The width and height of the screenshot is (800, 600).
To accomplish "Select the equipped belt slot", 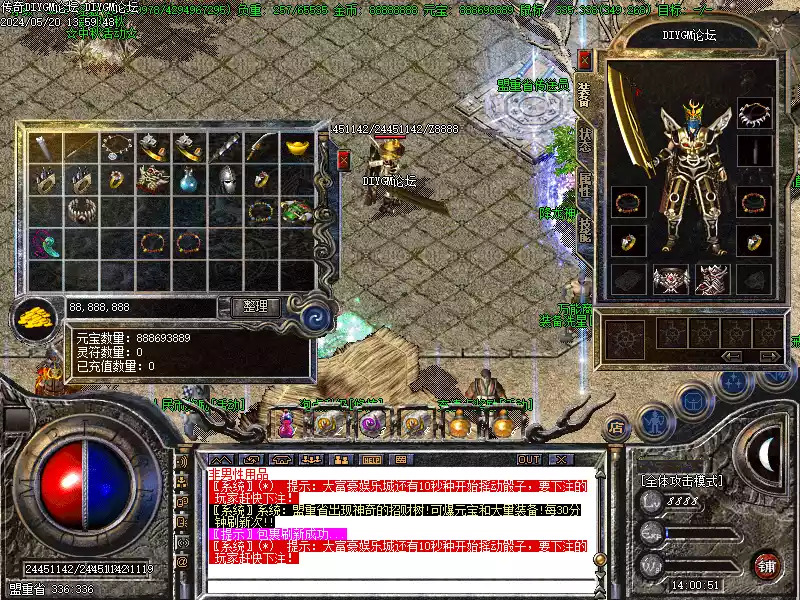I will pos(670,279).
